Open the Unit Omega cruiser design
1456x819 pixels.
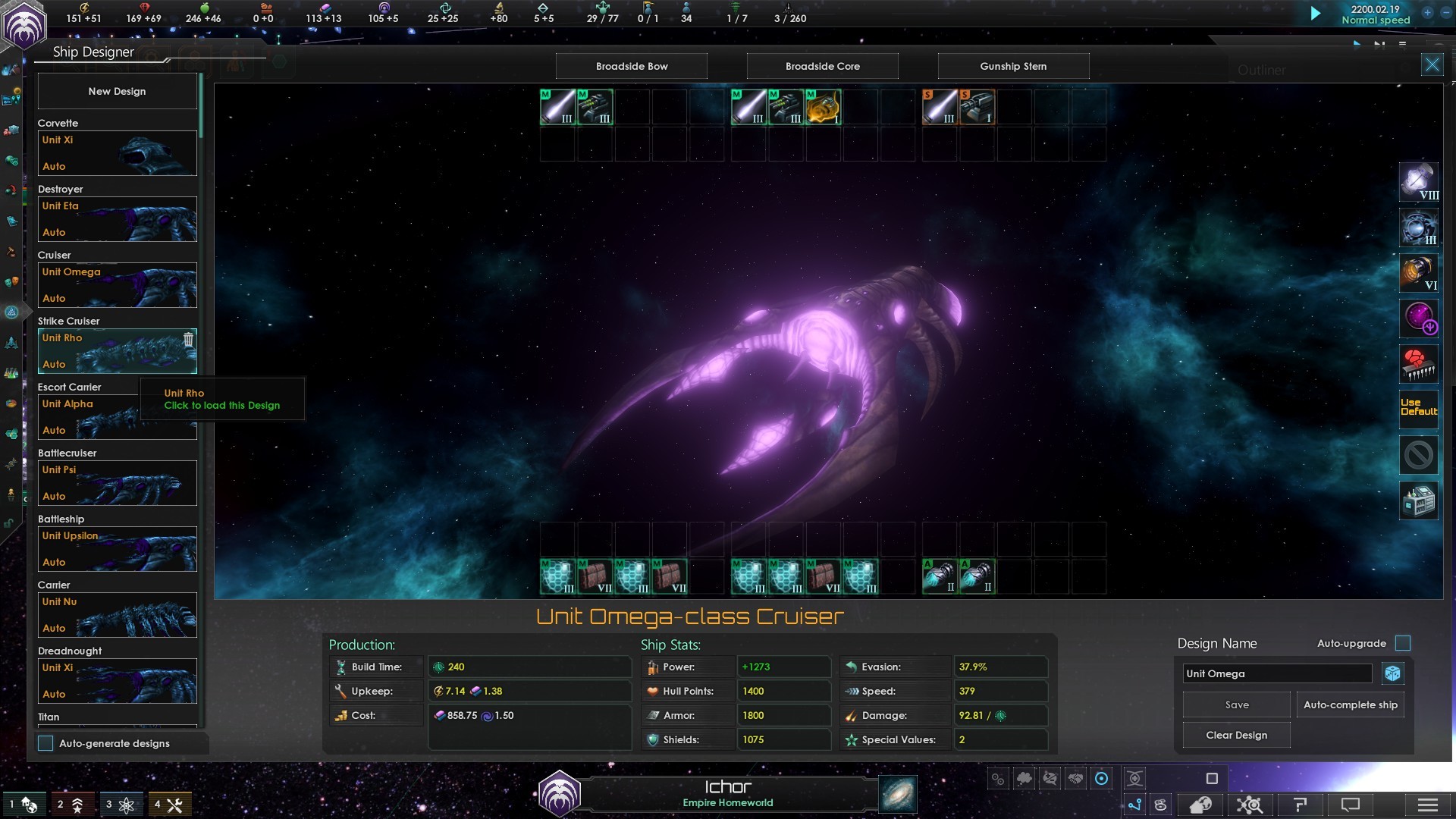click(117, 285)
